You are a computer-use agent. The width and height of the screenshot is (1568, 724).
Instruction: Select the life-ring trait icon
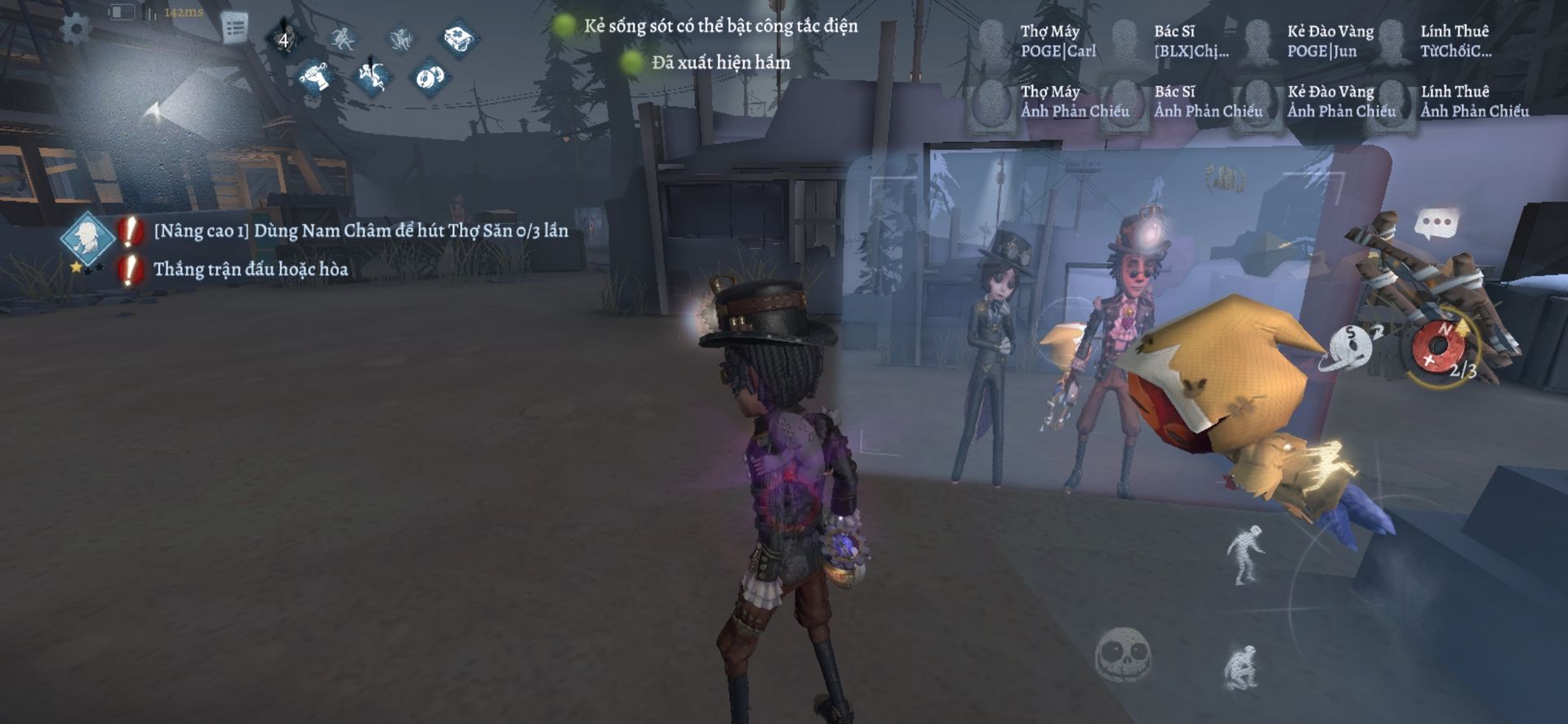click(x=429, y=77)
